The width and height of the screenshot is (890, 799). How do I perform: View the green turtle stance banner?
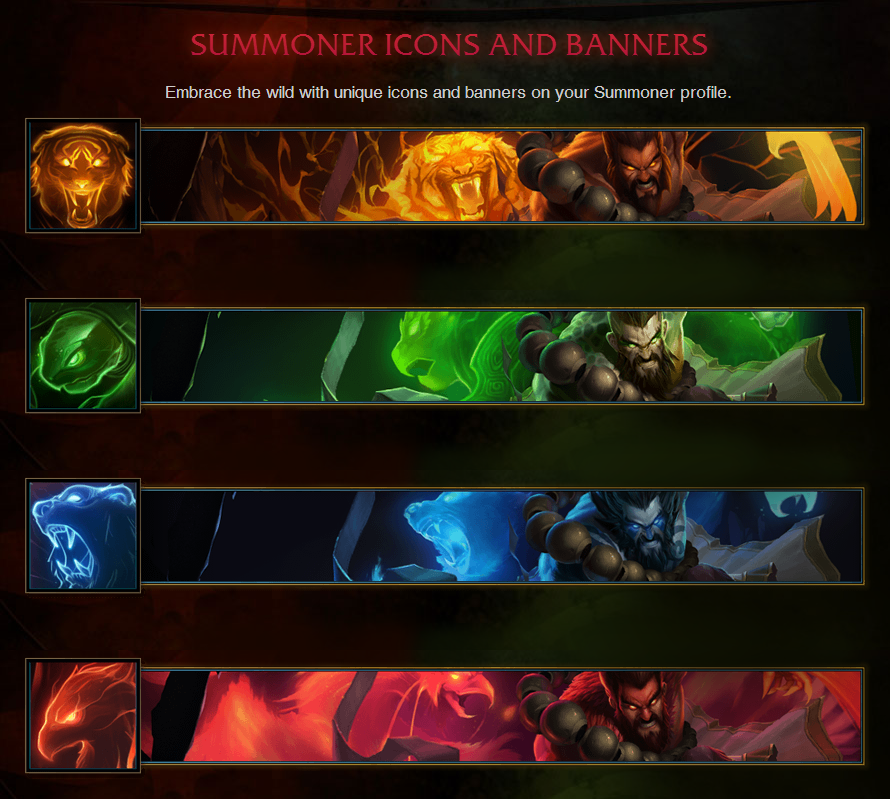(501, 356)
